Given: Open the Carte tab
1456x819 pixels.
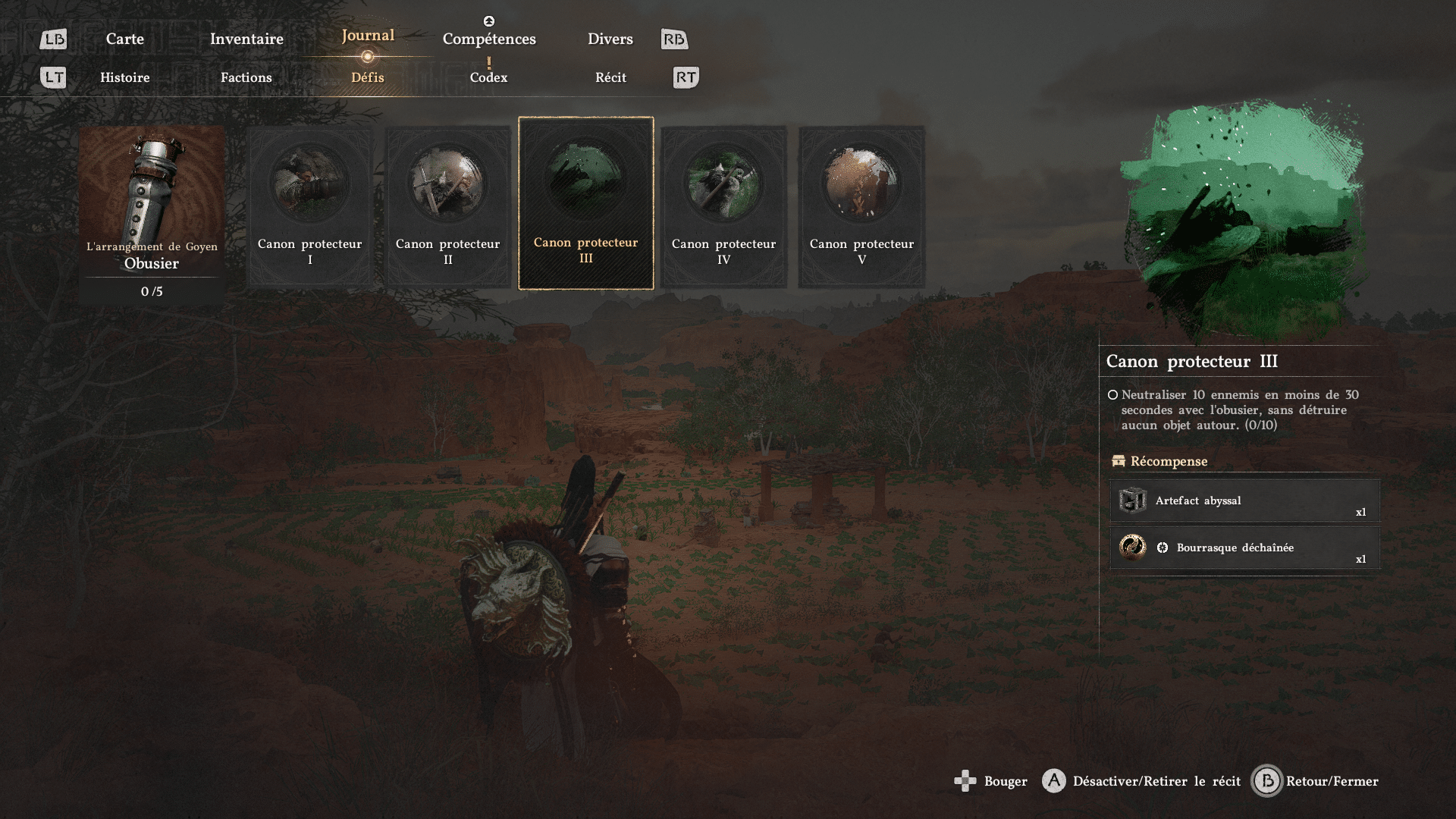Looking at the screenshot, I should [x=124, y=39].
